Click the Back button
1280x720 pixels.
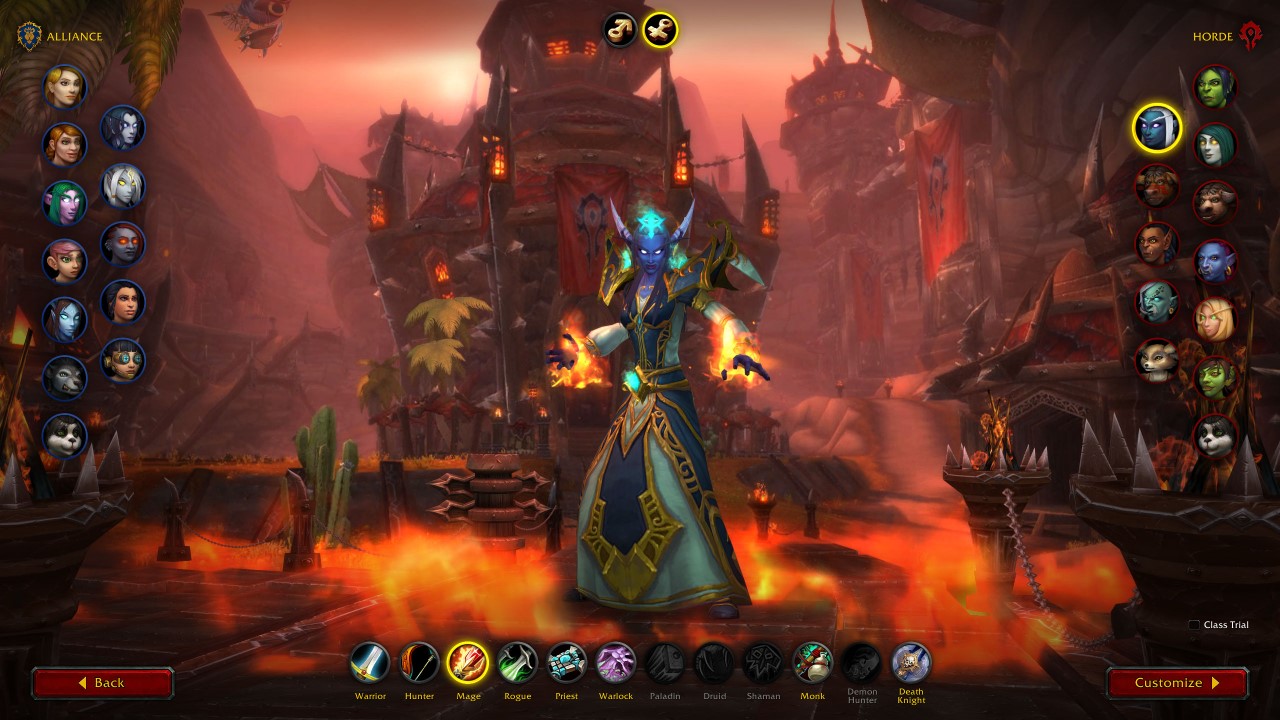(x=102, y=683)
